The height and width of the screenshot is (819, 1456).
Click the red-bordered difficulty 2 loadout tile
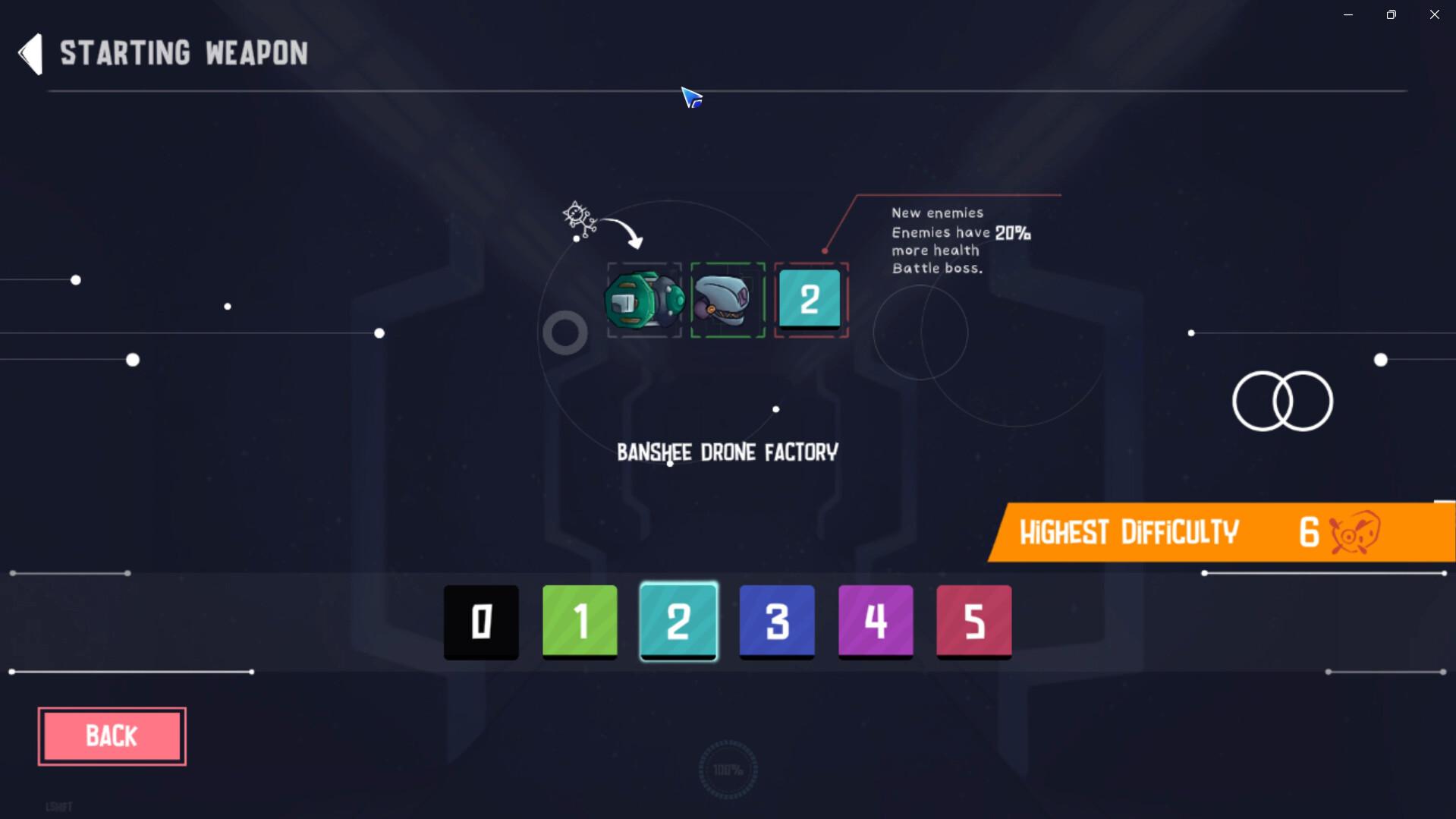click(x=810, y=298)
